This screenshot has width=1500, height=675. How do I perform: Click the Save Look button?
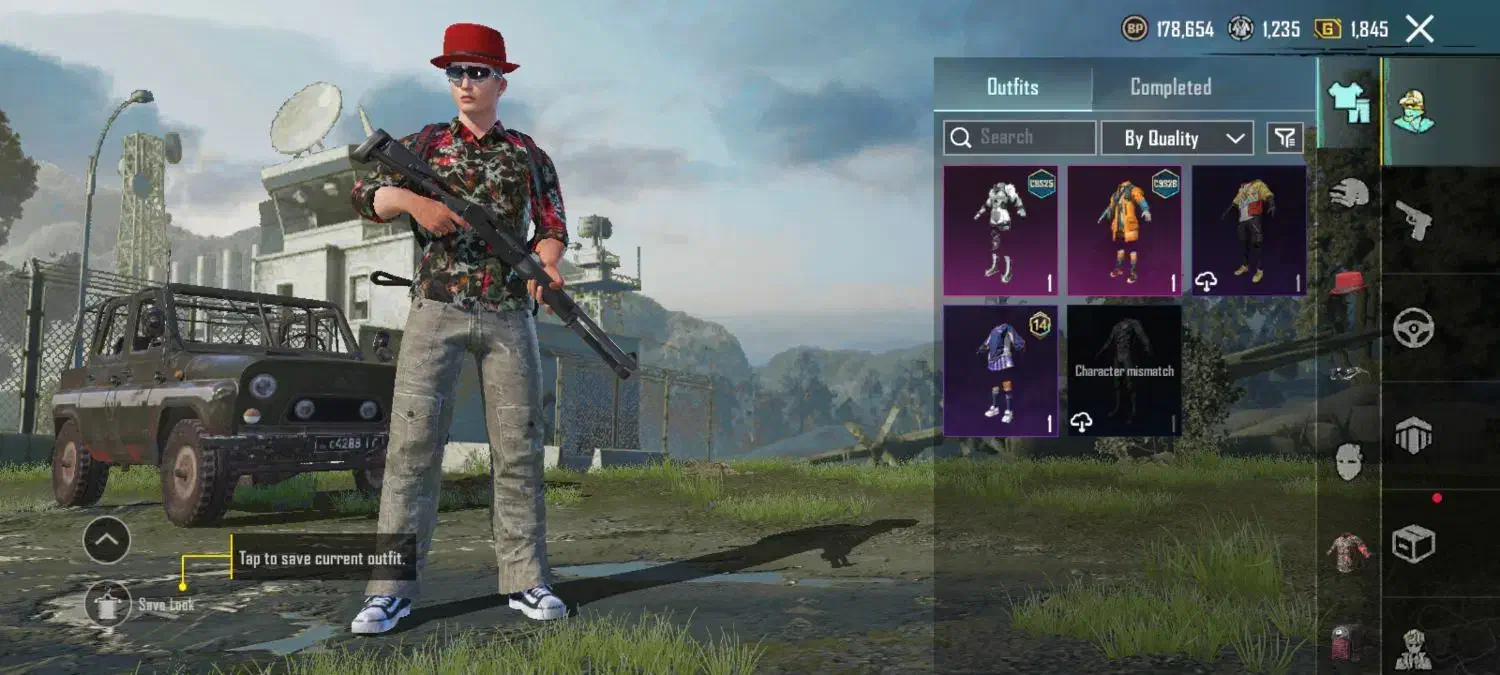pyautogui.click(x=108, y=604)
